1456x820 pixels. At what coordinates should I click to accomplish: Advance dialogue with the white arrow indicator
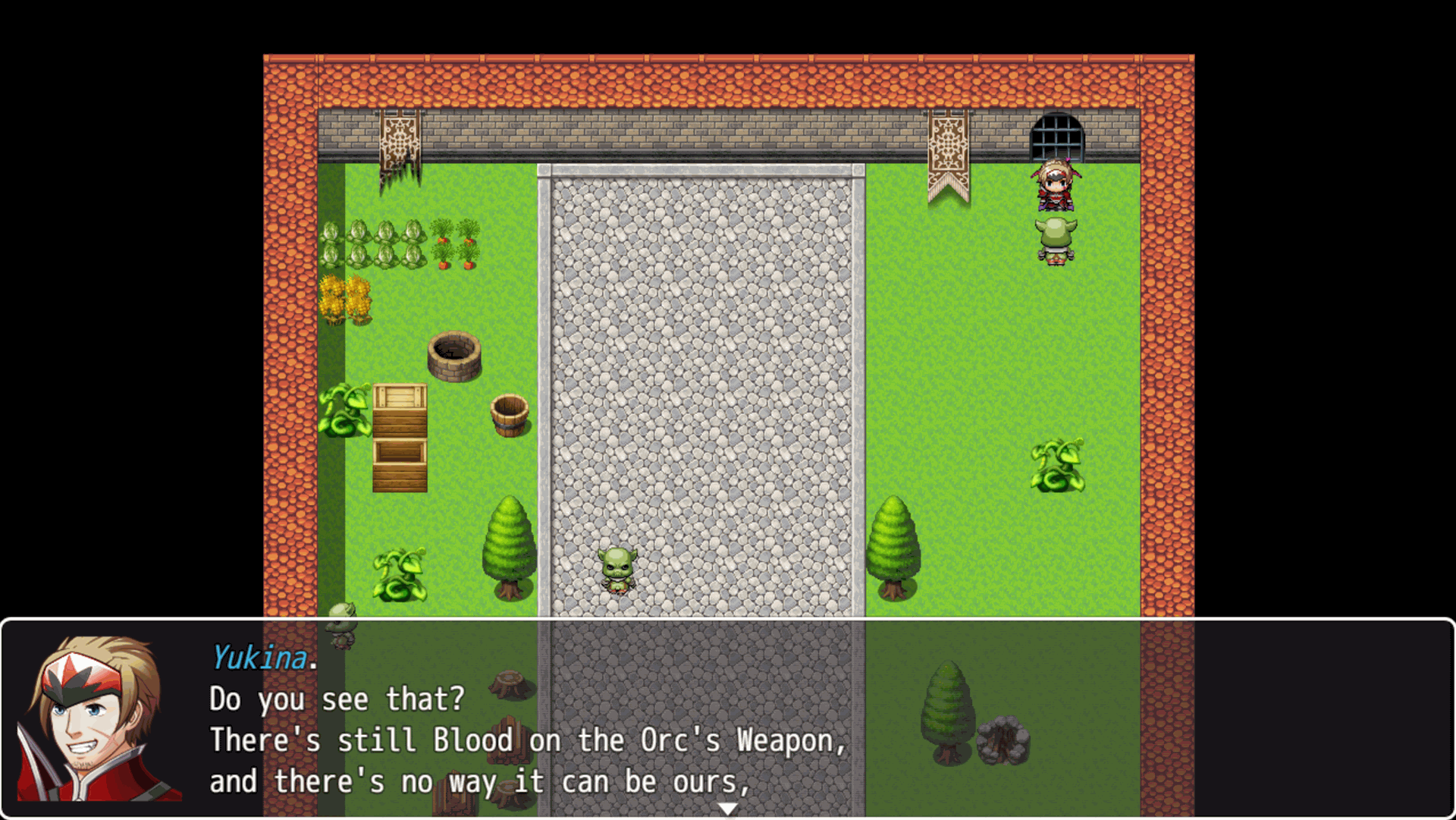point(727,809)
